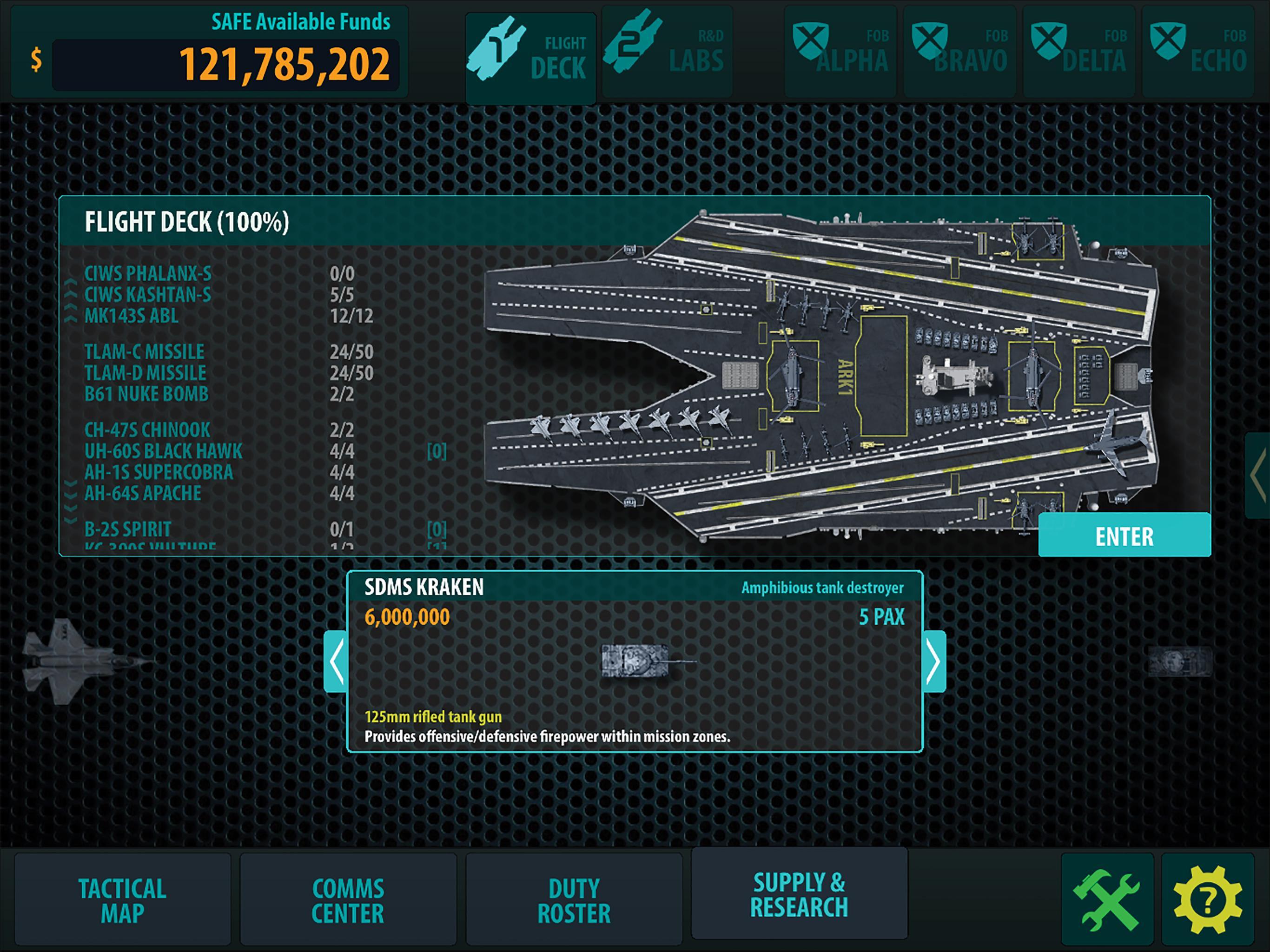Open FOB Echo shield icon
This screenshot has width=1270, height=952.
tap(1200, 49)
